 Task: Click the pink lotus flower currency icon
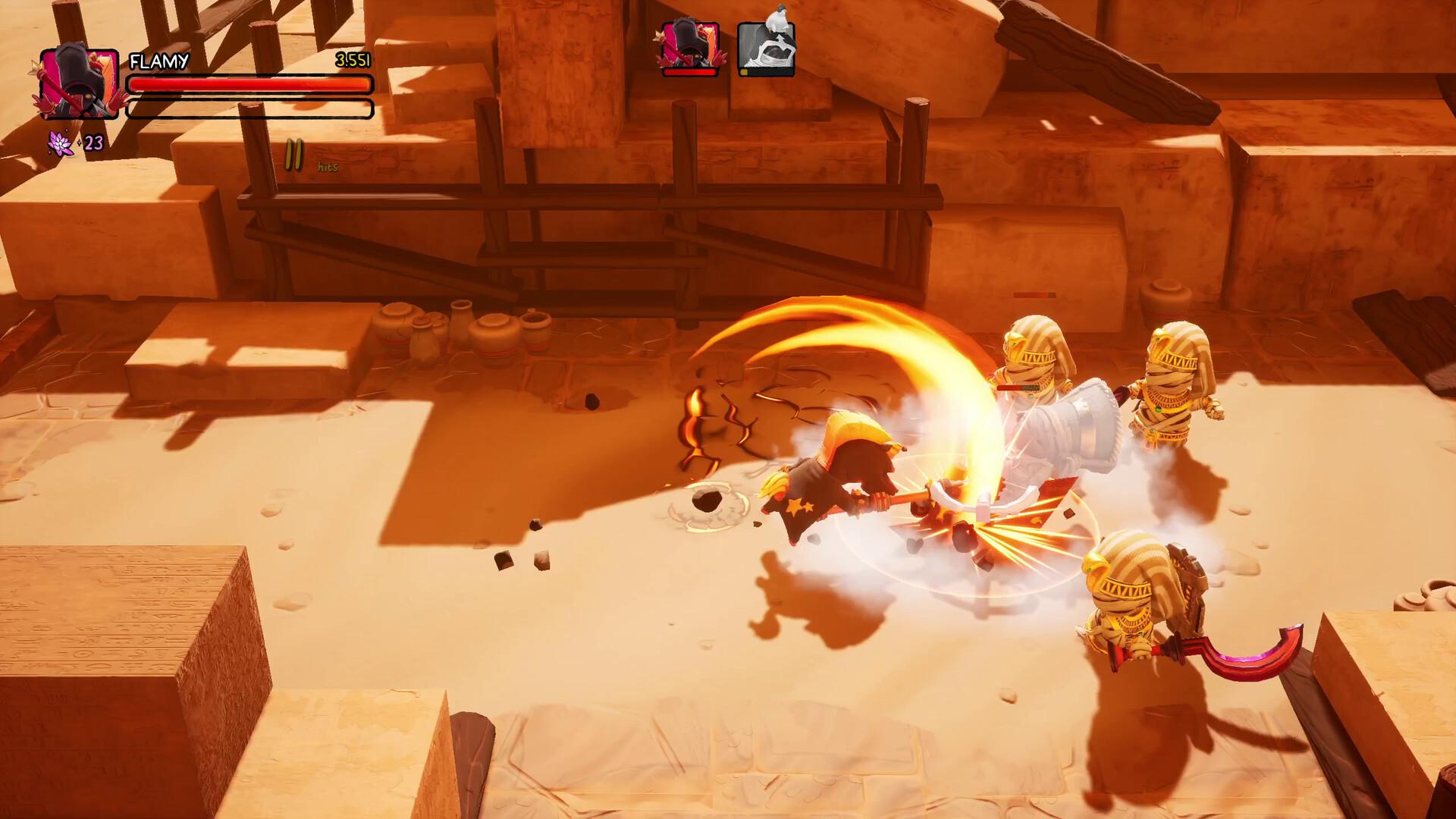click(61, 144)
